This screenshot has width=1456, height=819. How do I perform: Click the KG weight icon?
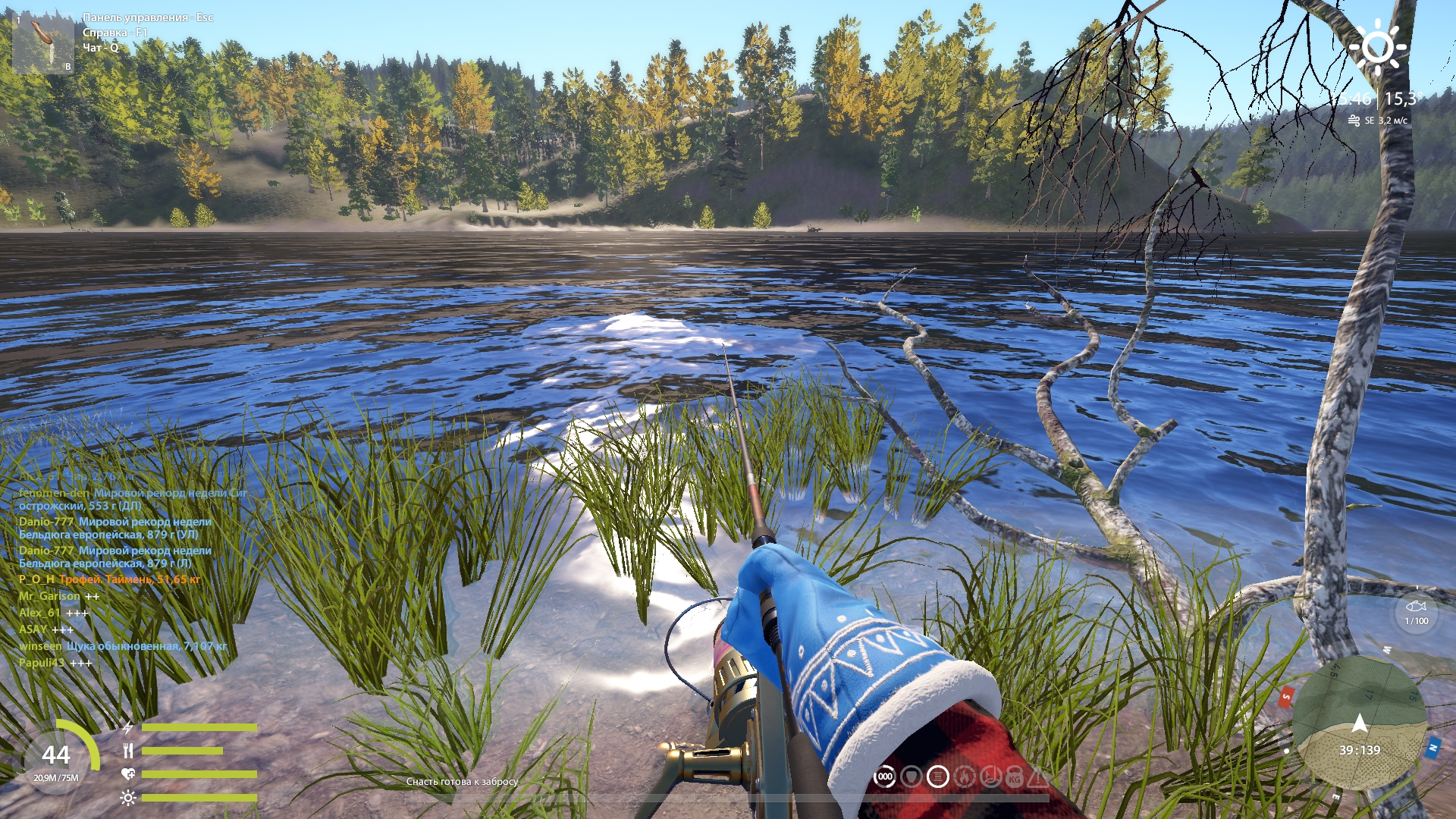tap(1015, 777)
